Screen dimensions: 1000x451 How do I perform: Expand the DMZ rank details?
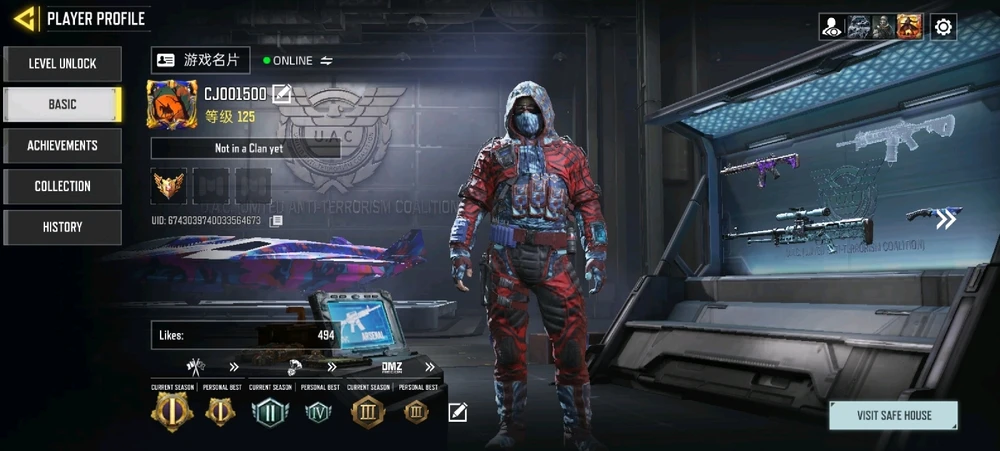click(x=430, y=367)
